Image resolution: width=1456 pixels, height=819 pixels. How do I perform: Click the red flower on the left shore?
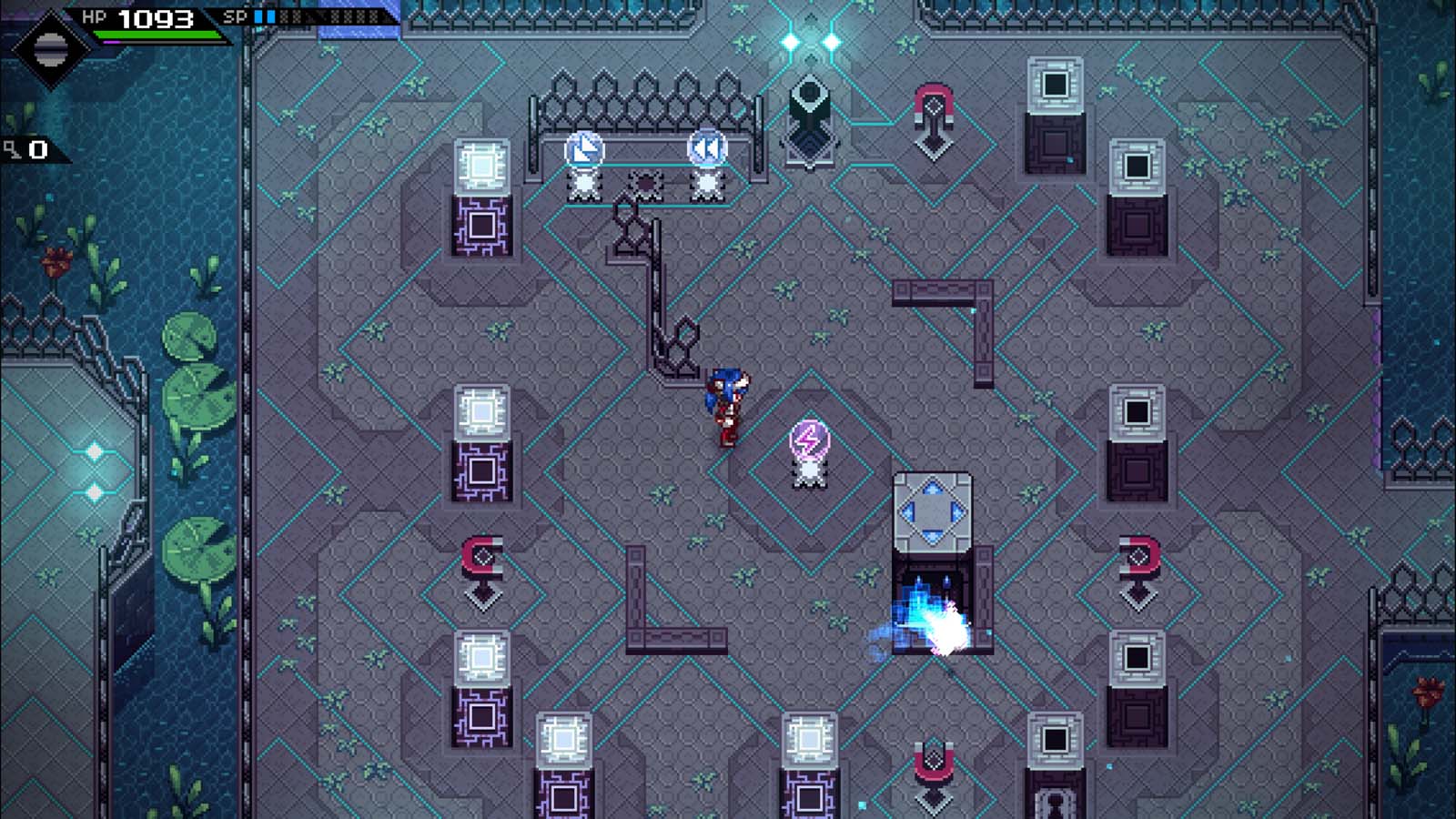[56, 261]
